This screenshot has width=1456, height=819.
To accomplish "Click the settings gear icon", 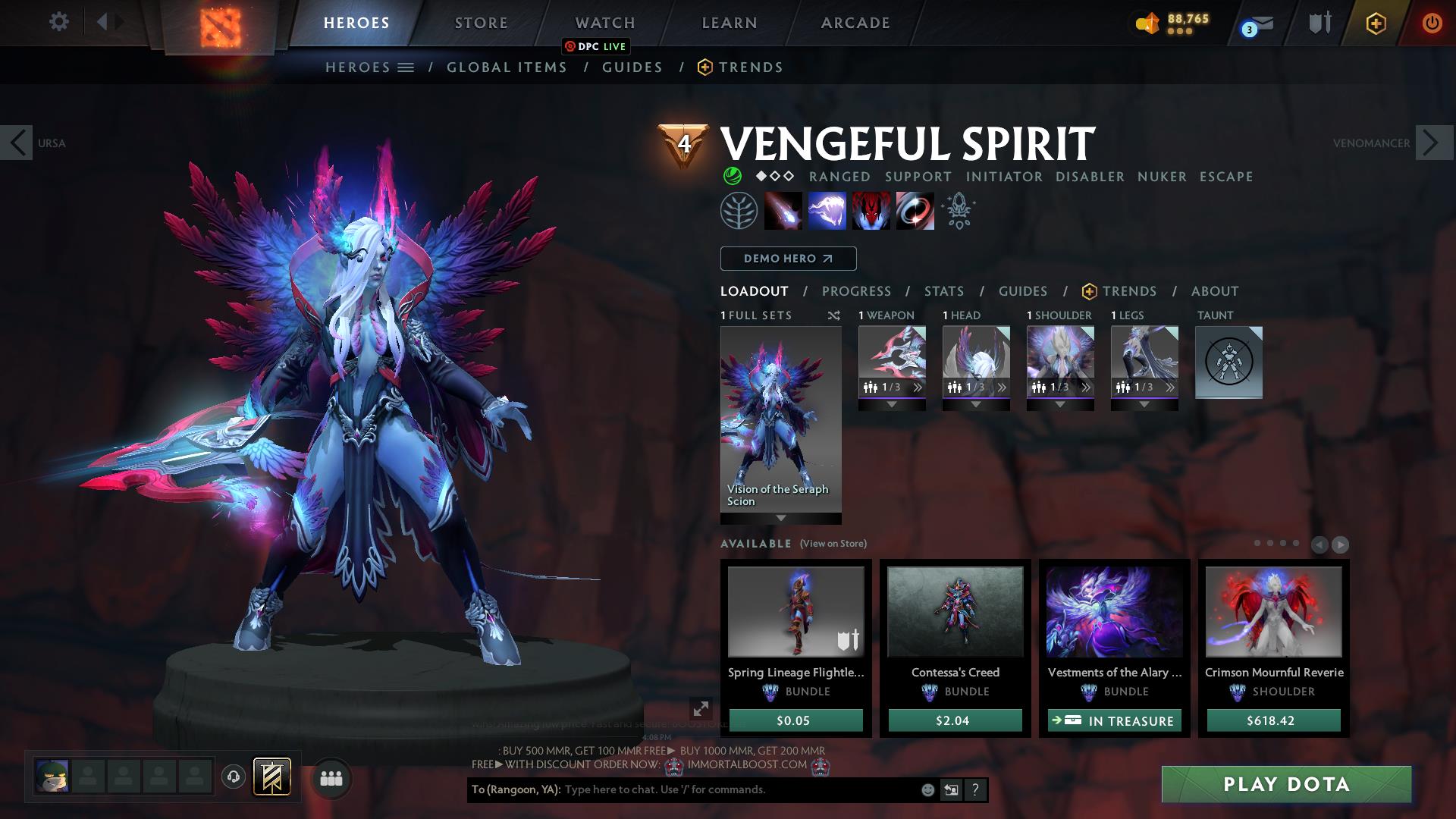I will point(59,22).
